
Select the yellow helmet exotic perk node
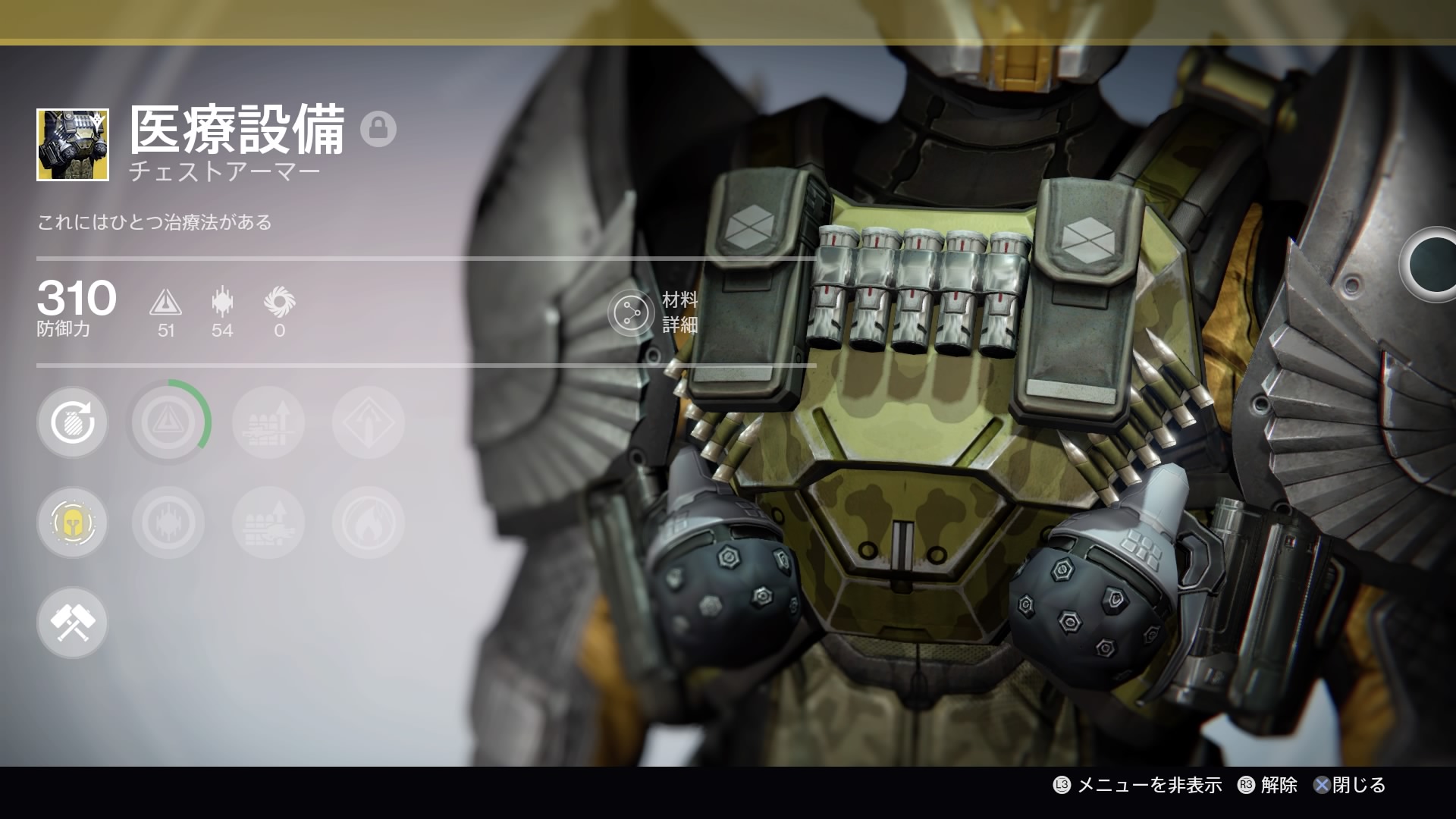point(73,522)
